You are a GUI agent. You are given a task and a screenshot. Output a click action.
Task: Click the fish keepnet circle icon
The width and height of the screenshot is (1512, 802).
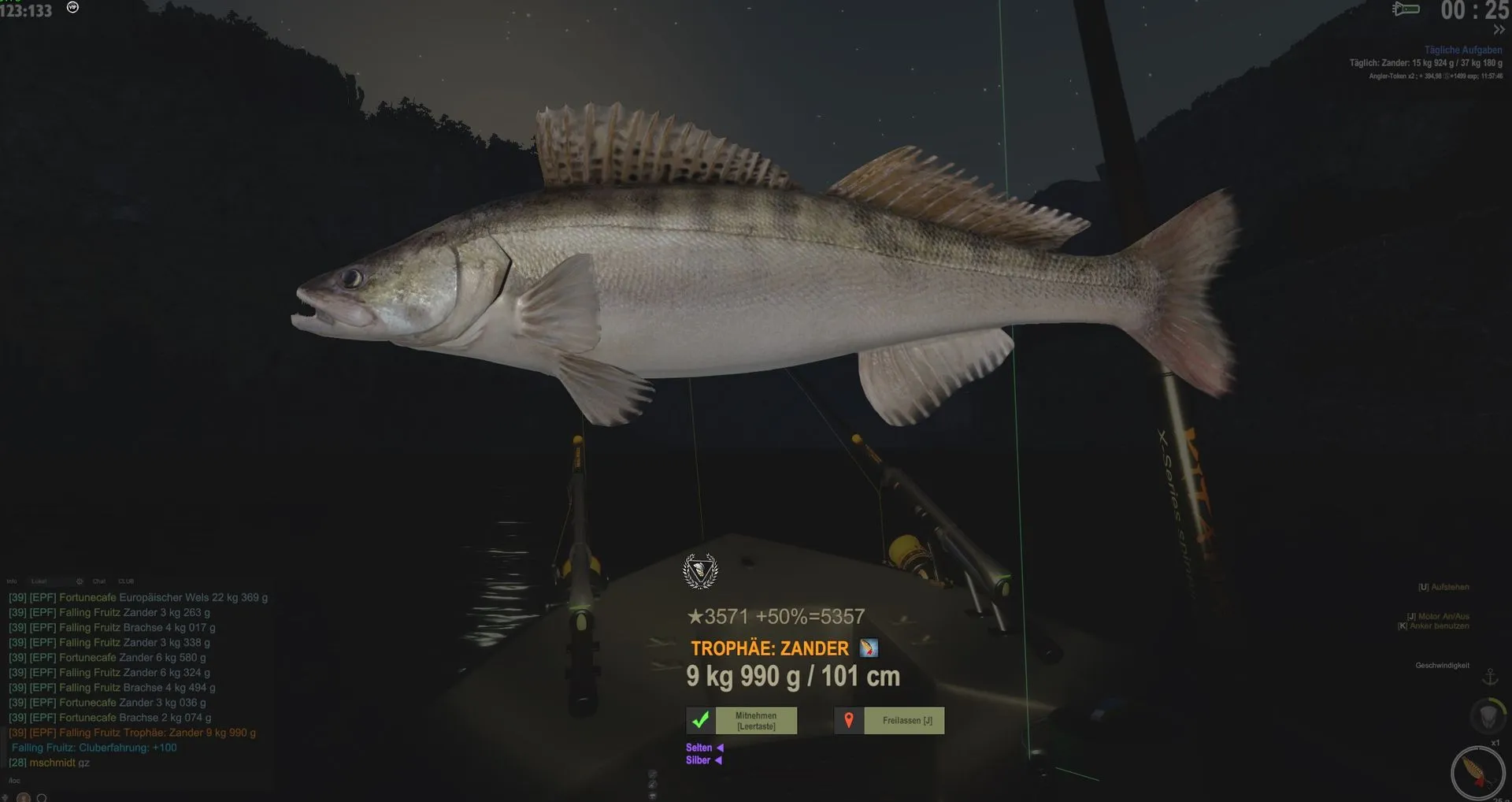pyautogui.click(x=1488, y=716)
